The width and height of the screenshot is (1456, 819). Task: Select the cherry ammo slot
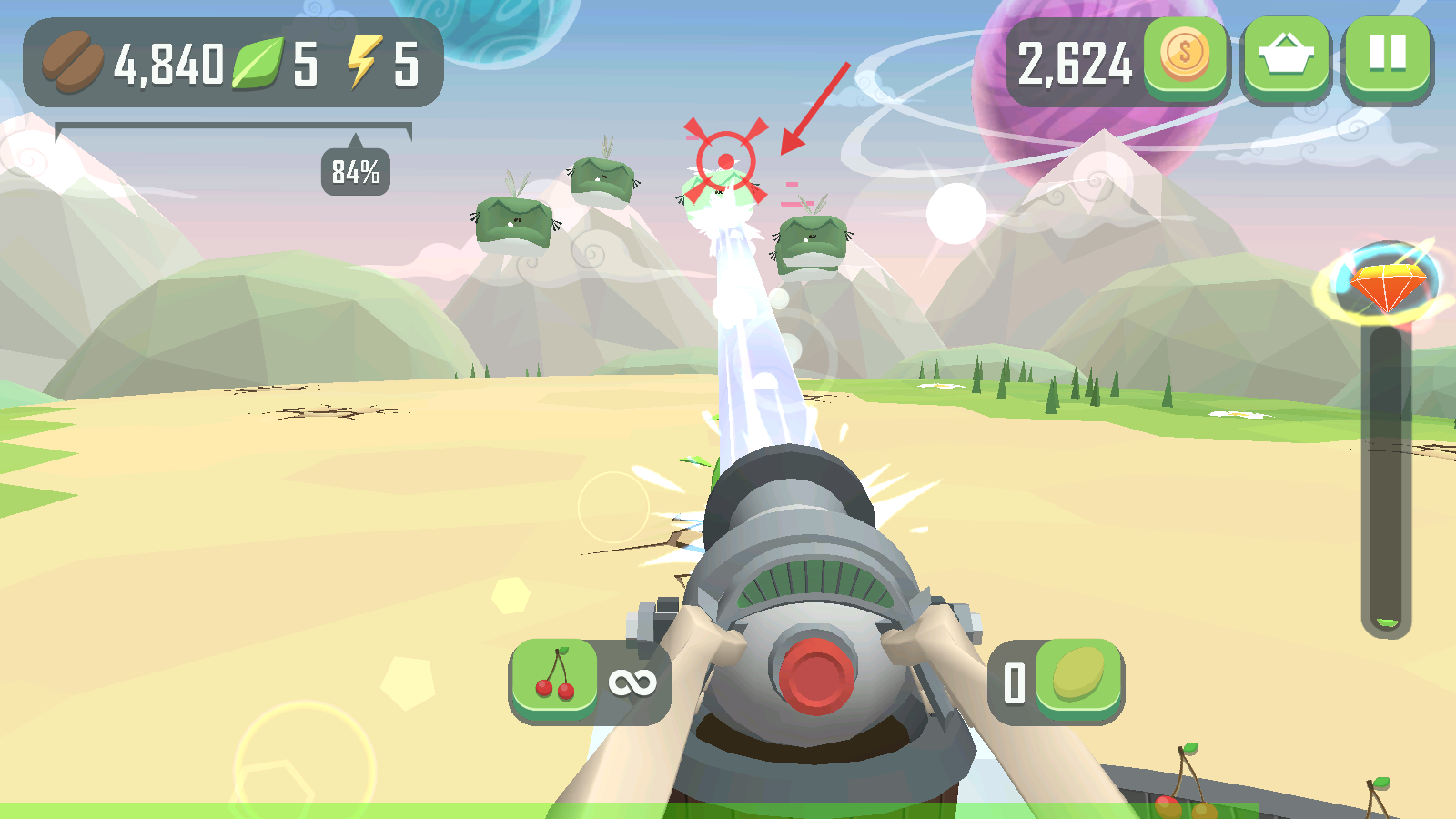click(x=555, y=681)
